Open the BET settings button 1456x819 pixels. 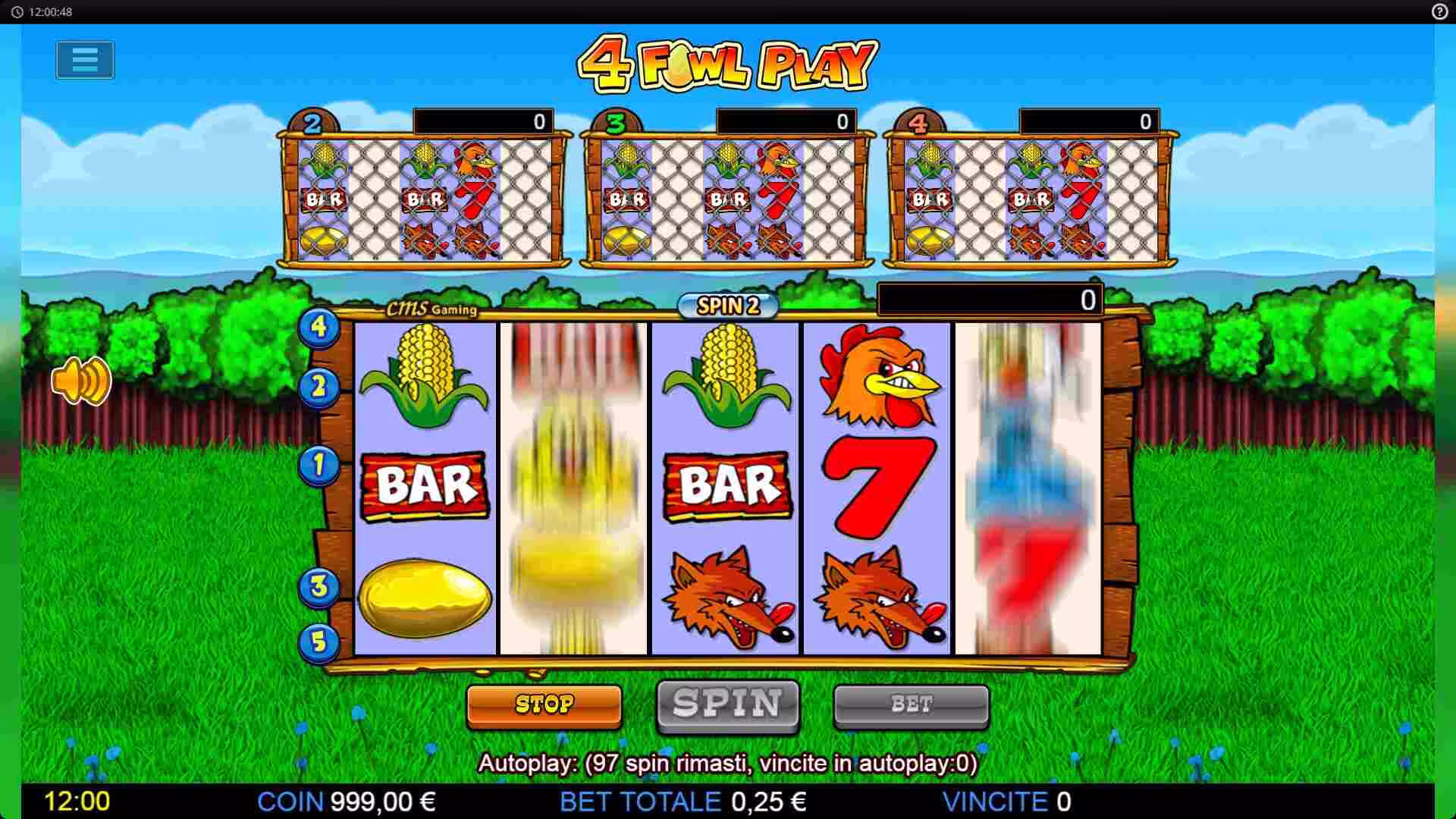912,704
